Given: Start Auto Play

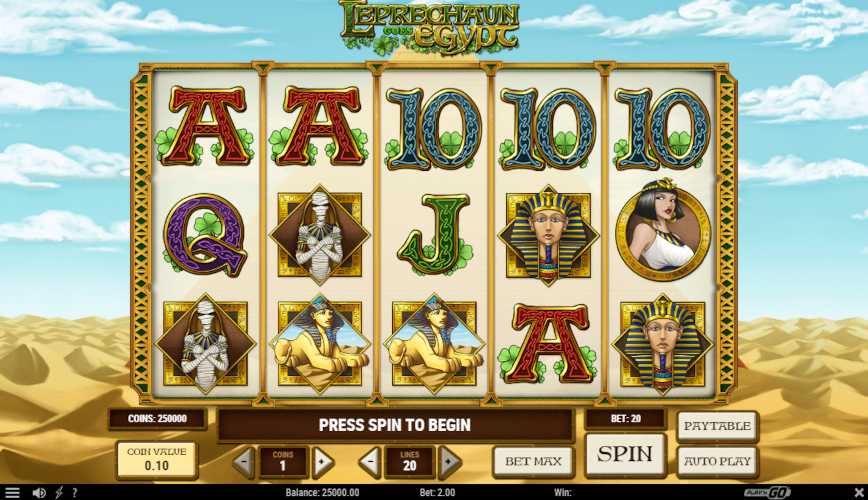Looking at the screenshot, I should pos(717,462).
